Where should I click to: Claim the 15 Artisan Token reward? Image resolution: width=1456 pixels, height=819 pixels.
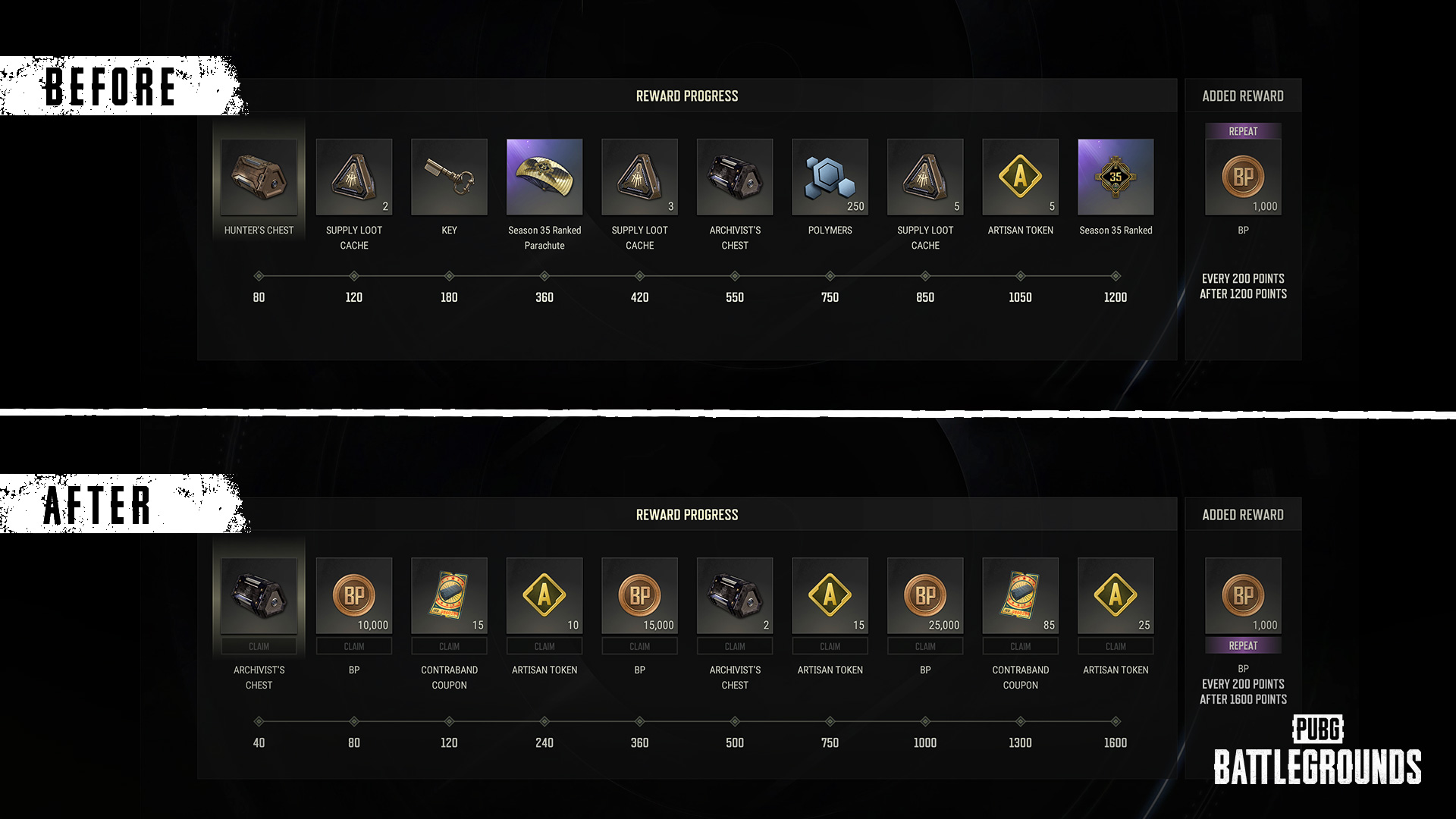point(830,646)
